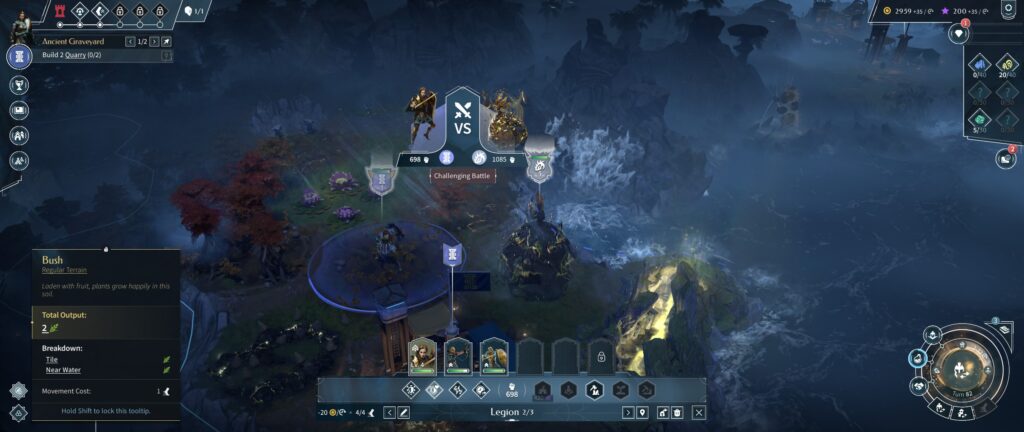Click the Ancient Graveyard objective pin button
The image size is (1024, 432).
tap(167, 42)
